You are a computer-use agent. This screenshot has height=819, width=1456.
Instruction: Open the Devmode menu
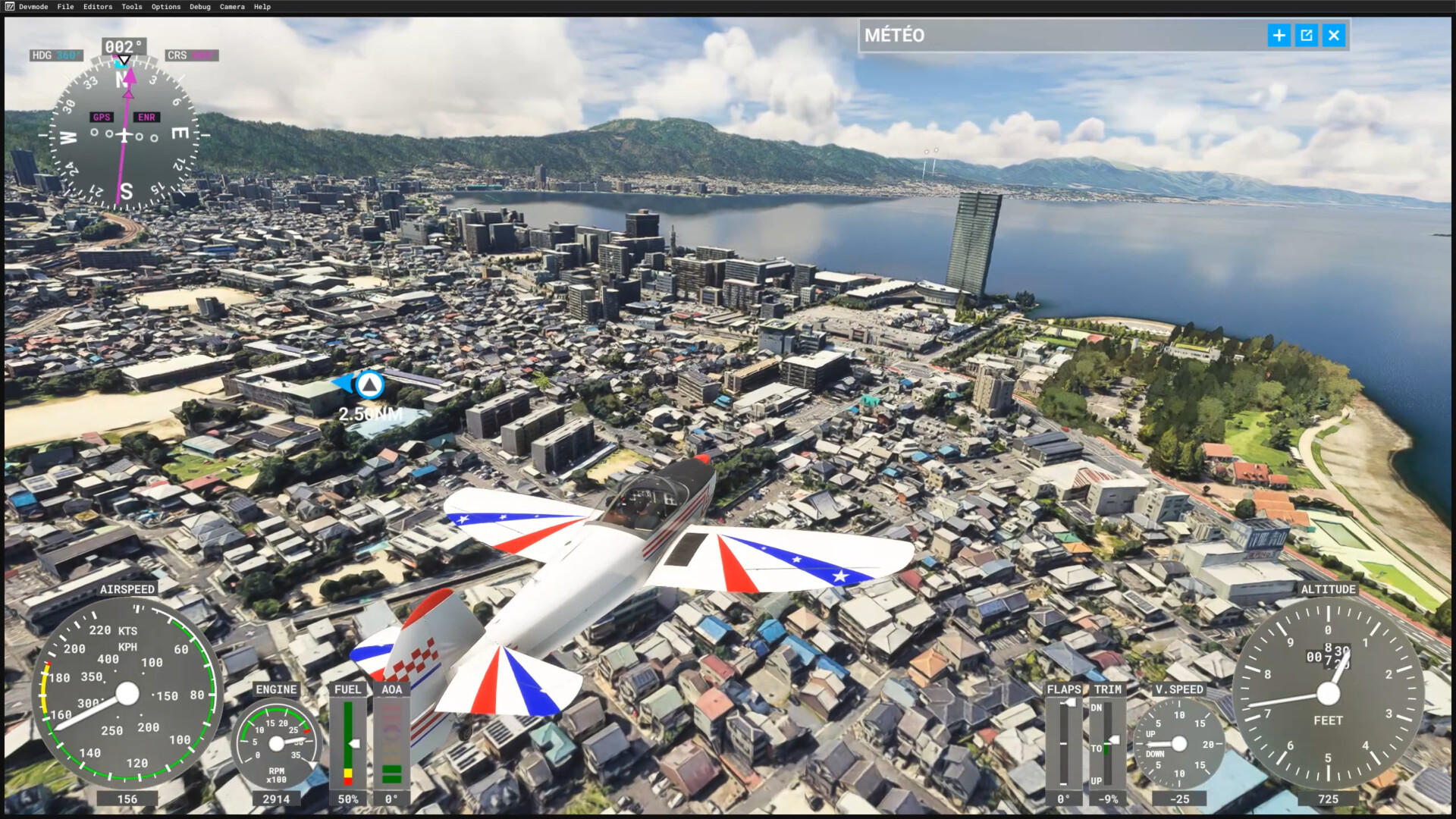(33, 7)
